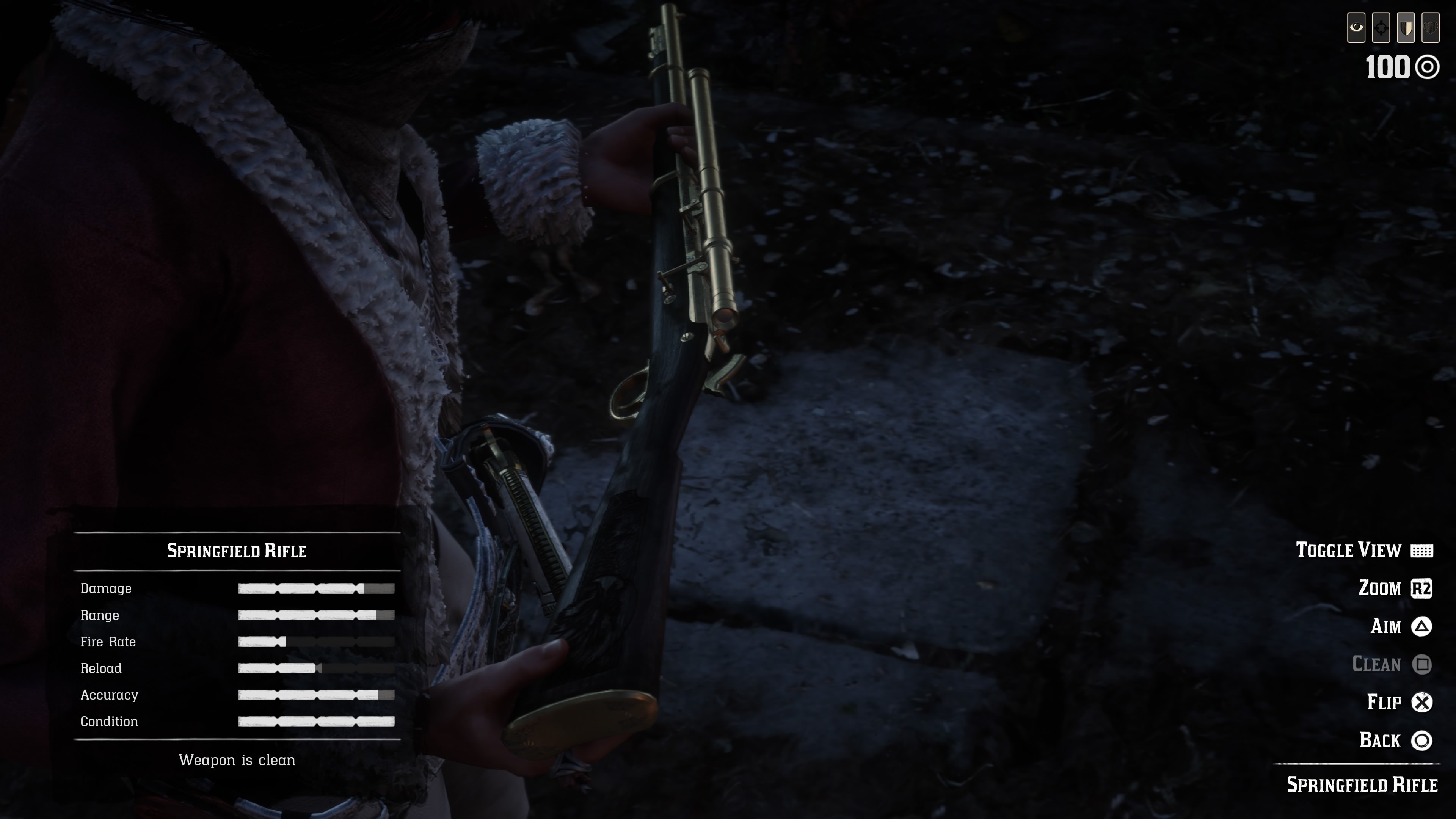Select the shield ability card

click(x=1406, y=28)
